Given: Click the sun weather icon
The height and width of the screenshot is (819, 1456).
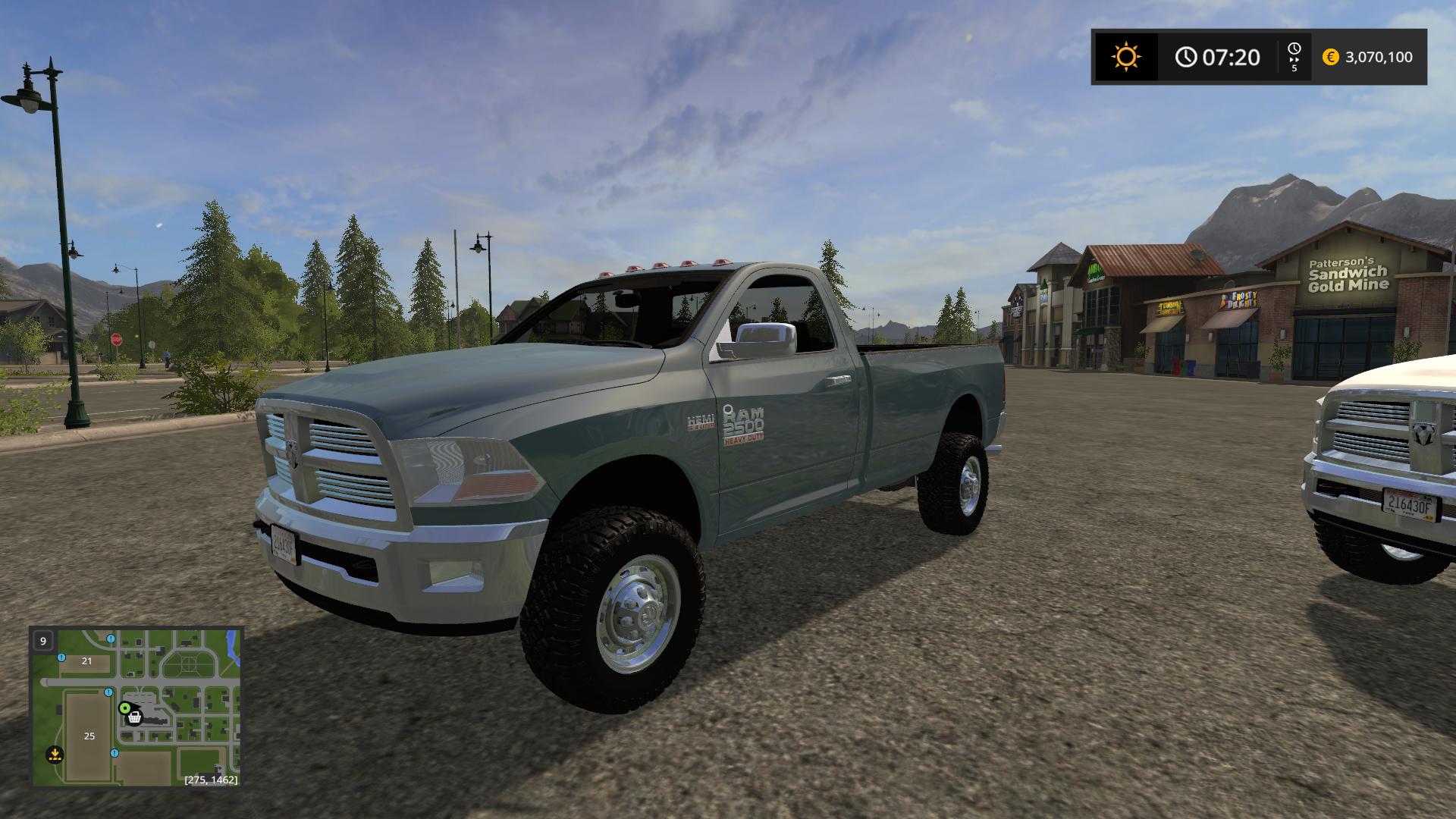Looking at the screenshot, I should [1125, 57].
